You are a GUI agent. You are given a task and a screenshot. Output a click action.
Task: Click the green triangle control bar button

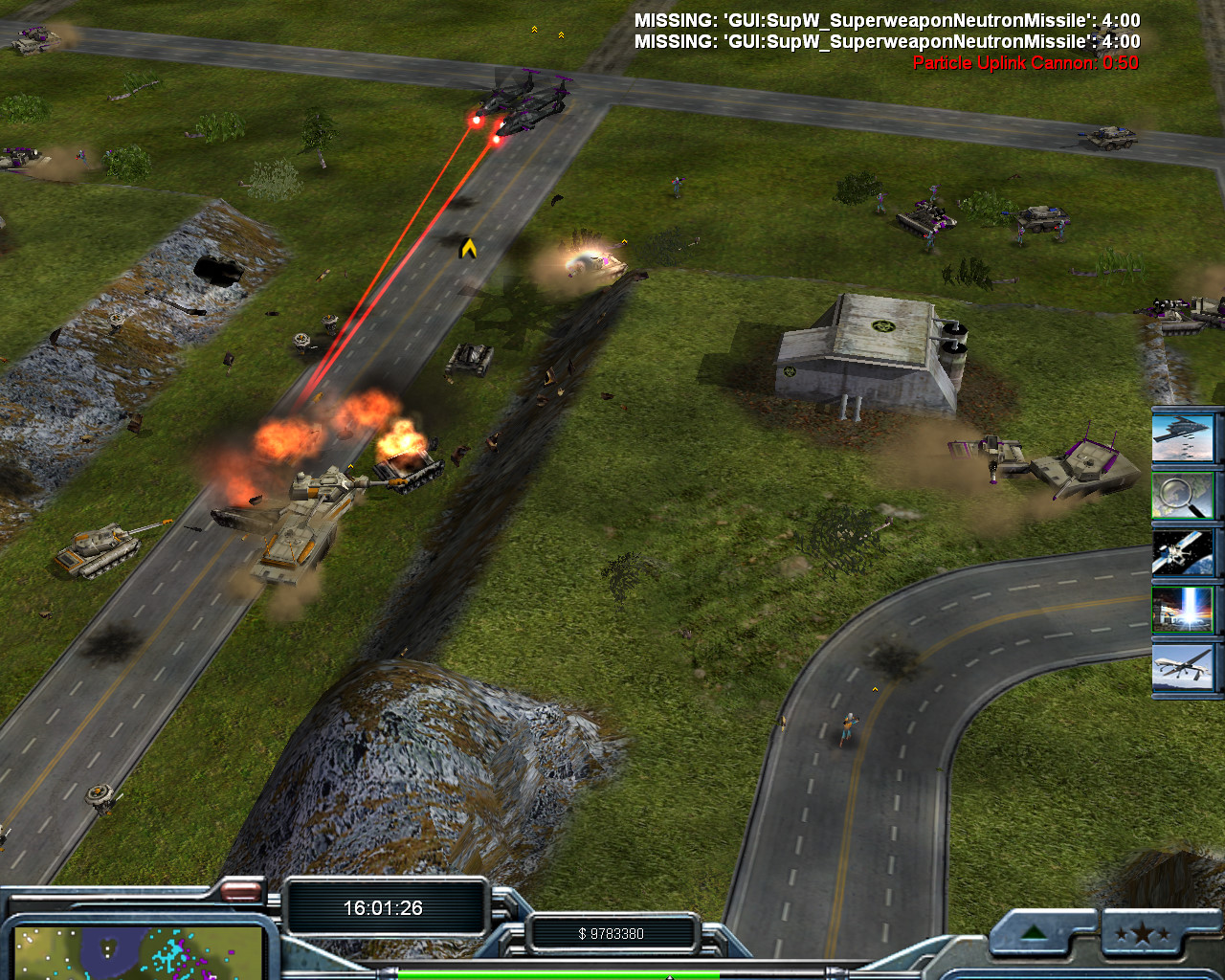tap(1034, 933)
